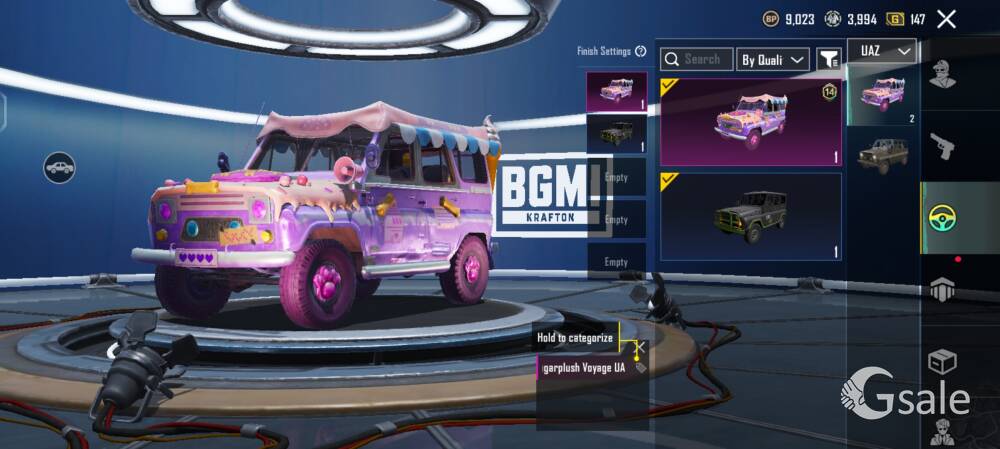Select the large pink candy UAZ skin card
1000x449 pixels.
pyautogui.click(x=750, y=122)
